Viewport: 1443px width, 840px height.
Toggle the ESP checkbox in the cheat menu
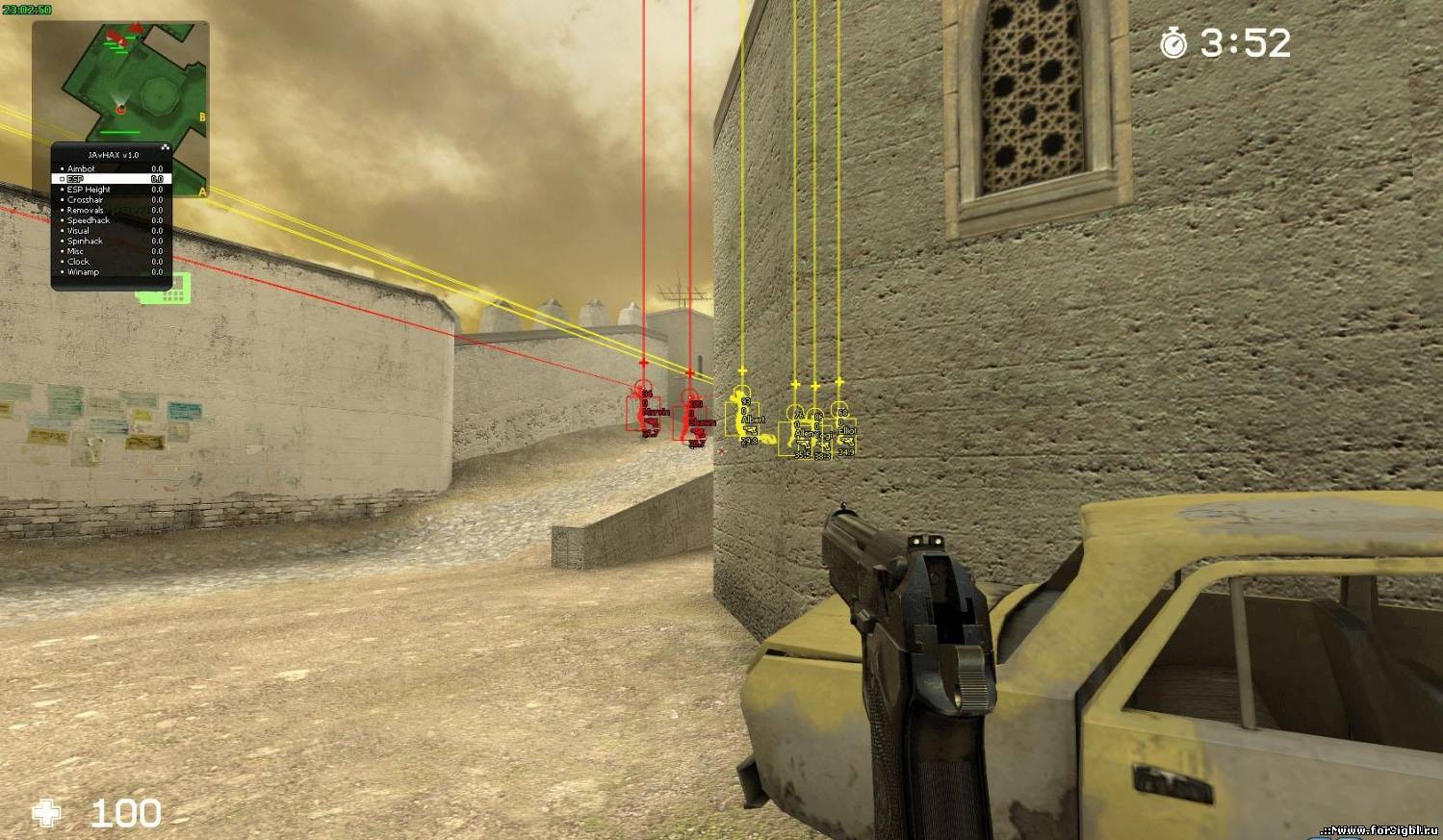[63, 179]
